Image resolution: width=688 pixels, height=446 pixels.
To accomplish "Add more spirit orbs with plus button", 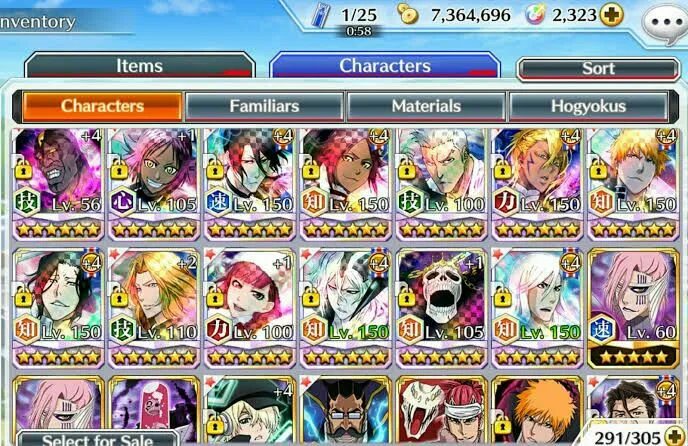I will coord(611,15).
